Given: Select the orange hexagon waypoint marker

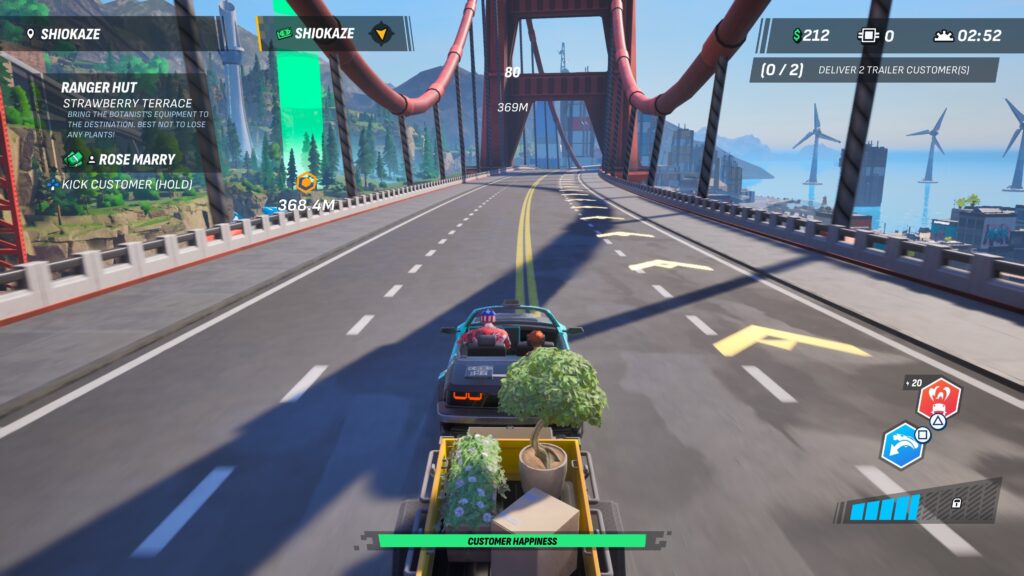Looking at the screenshot, I should click(307, 182).
